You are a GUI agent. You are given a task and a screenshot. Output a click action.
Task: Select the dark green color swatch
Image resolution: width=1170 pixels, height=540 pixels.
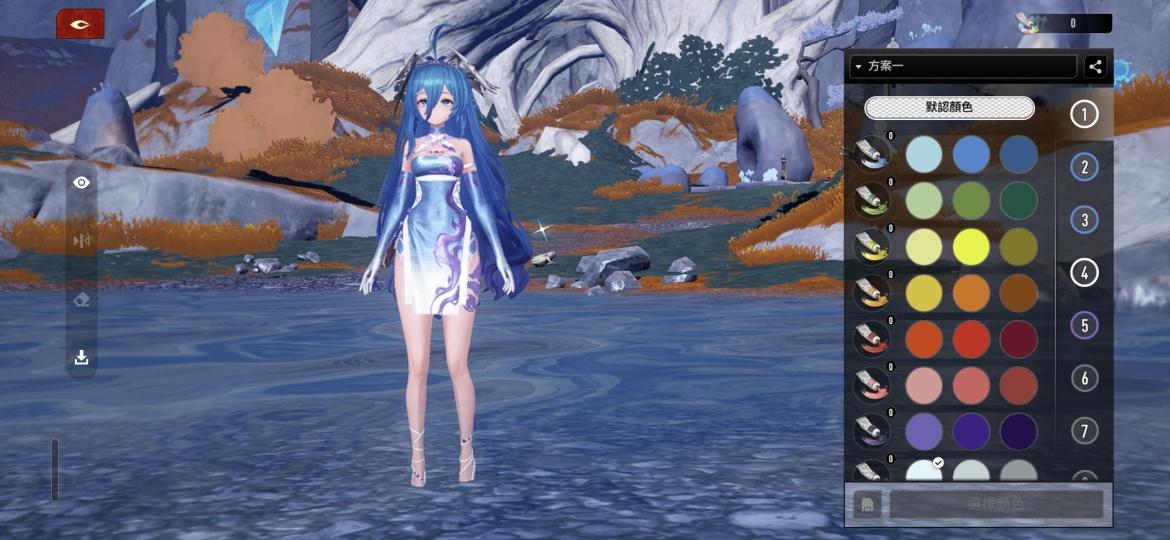(1019, 200)
